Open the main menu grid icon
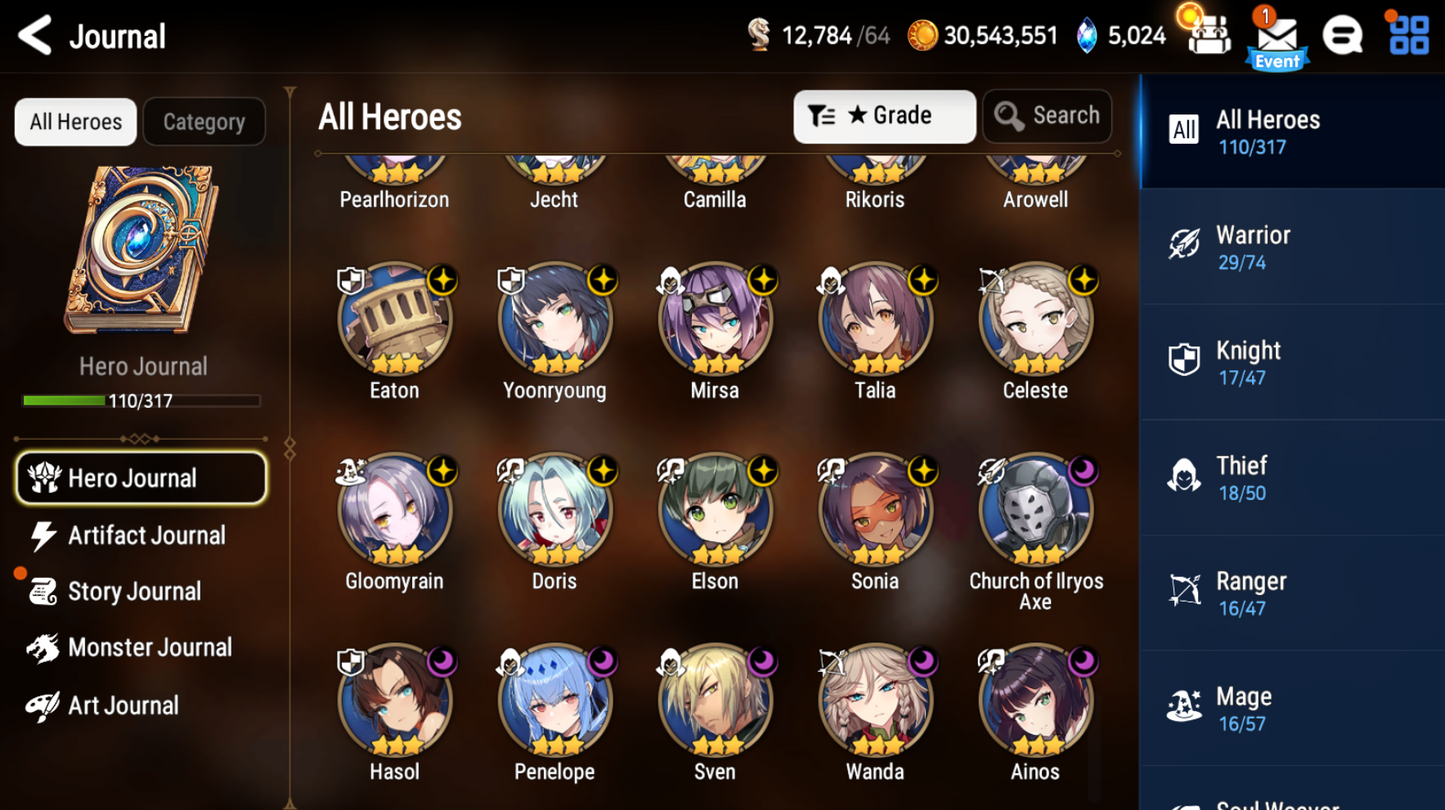Screen dimensions: 1445x810 coord(1409,35)
